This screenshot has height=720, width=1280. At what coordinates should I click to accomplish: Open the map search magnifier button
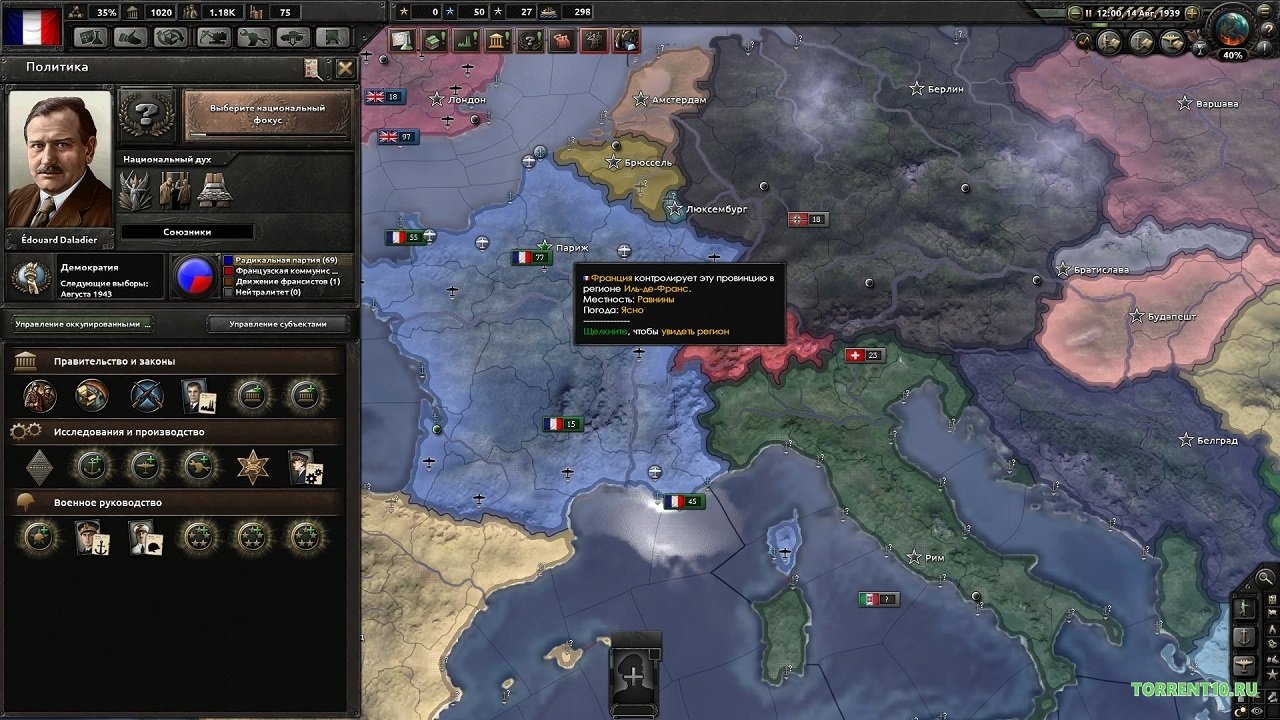(1265, 577)
